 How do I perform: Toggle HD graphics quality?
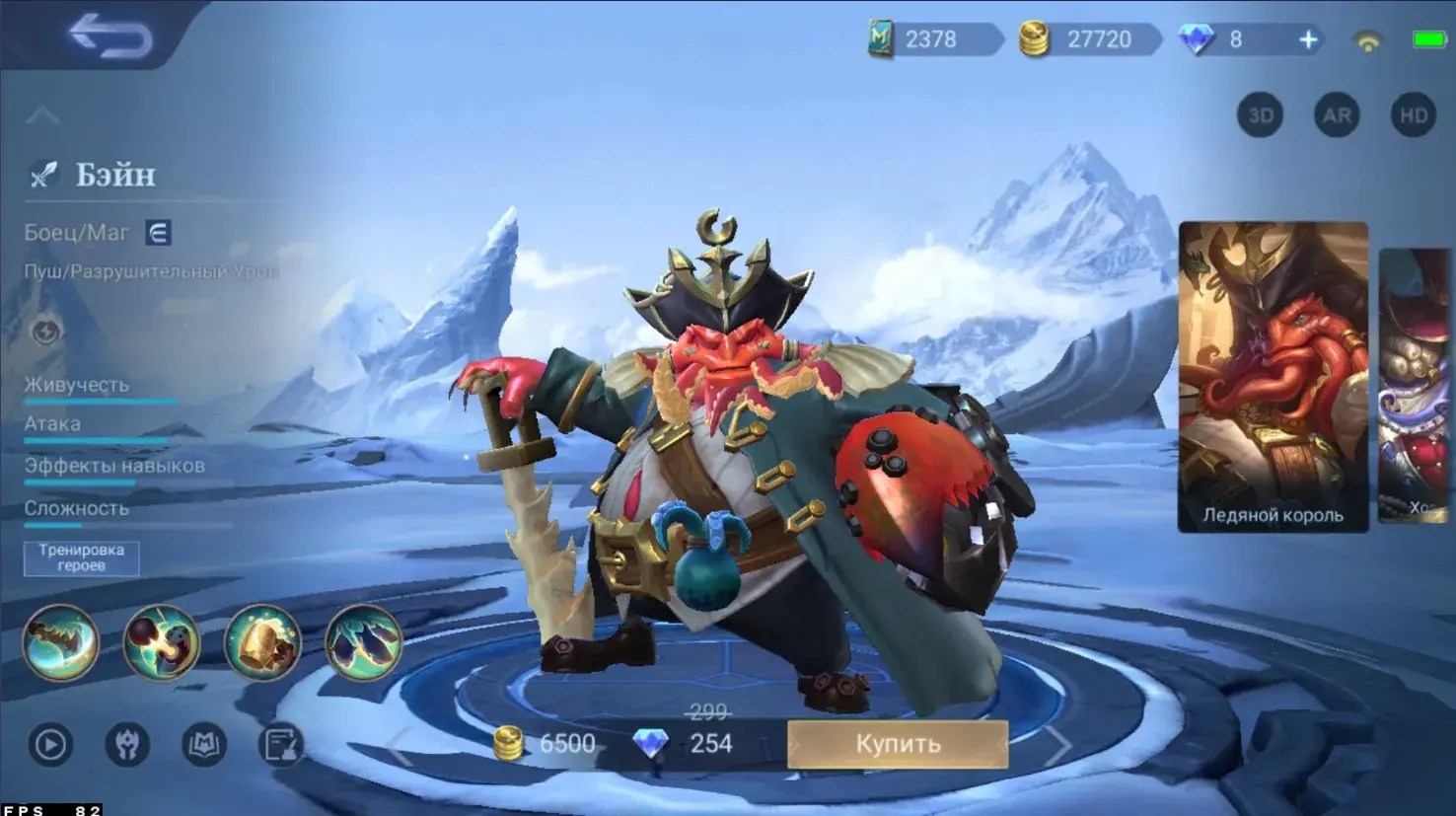point(1414,115)
